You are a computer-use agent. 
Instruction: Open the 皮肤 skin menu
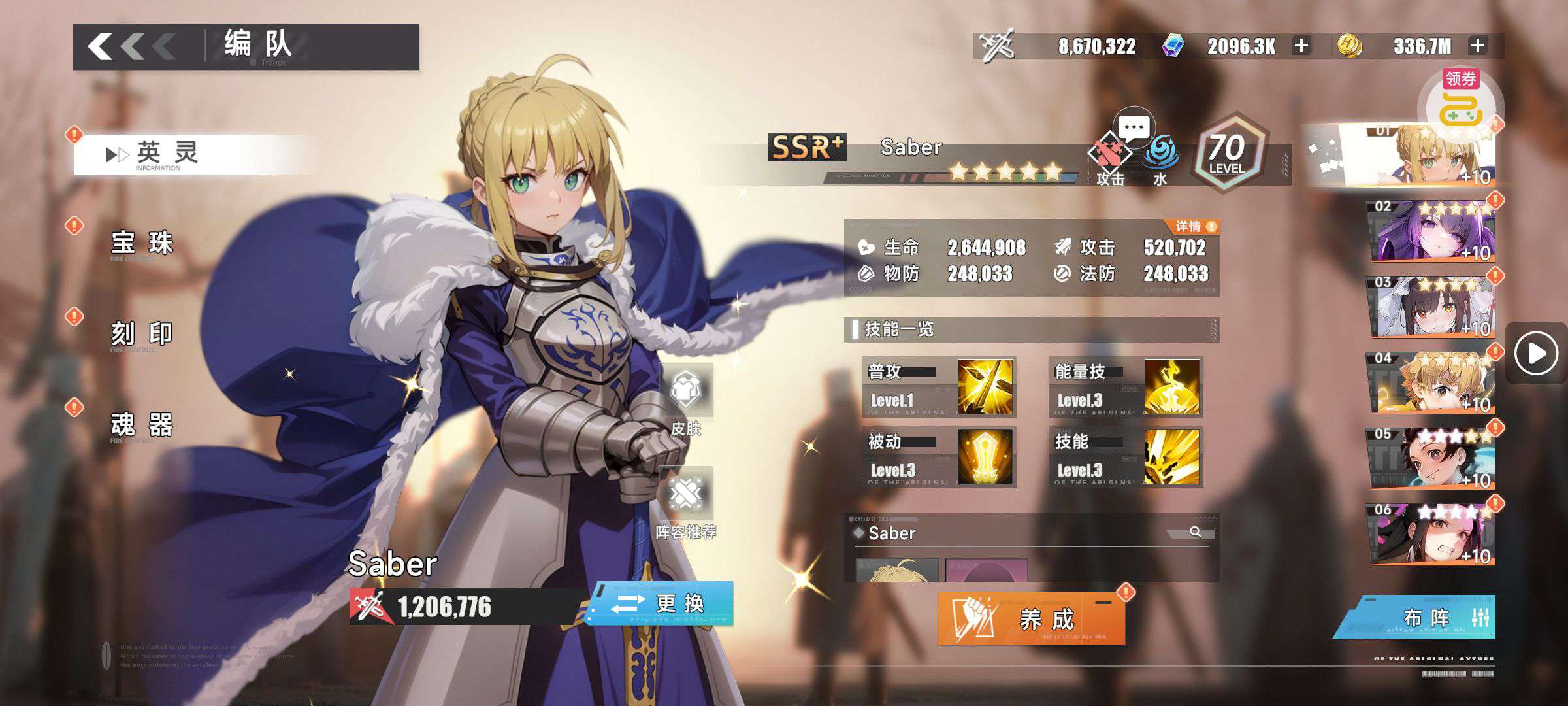686,400
